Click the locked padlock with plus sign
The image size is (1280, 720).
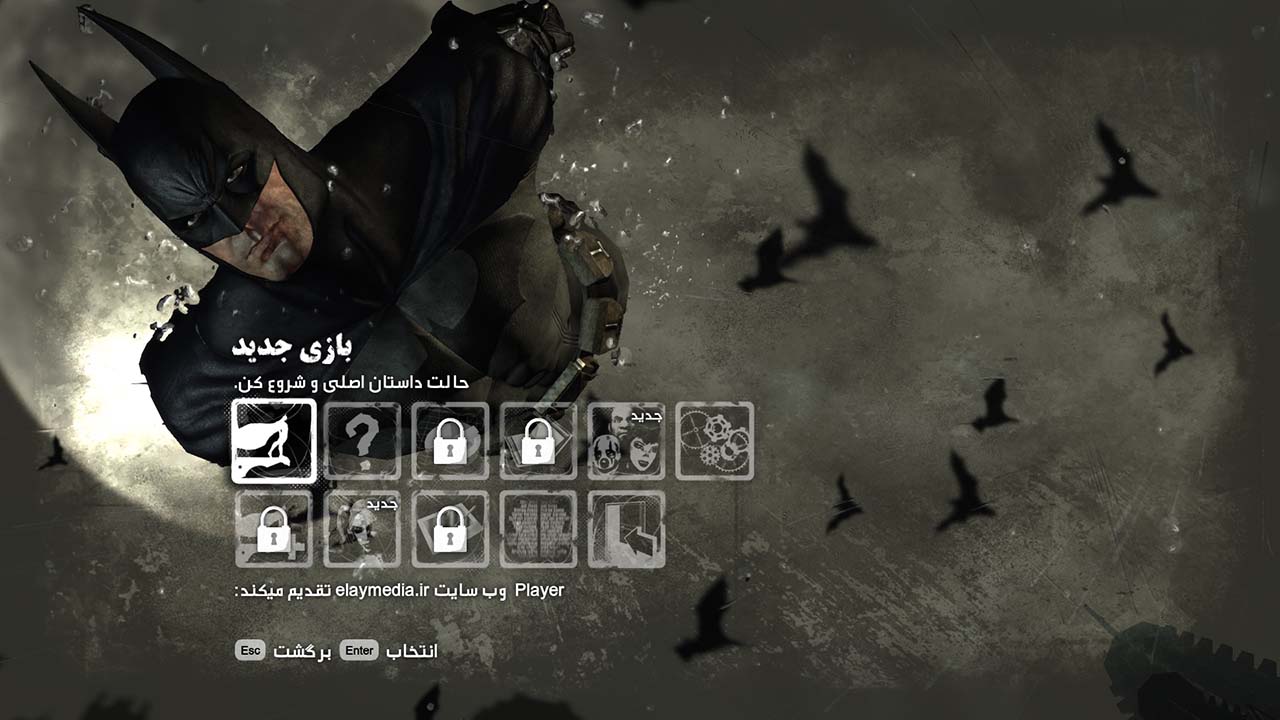pos(273,530)
